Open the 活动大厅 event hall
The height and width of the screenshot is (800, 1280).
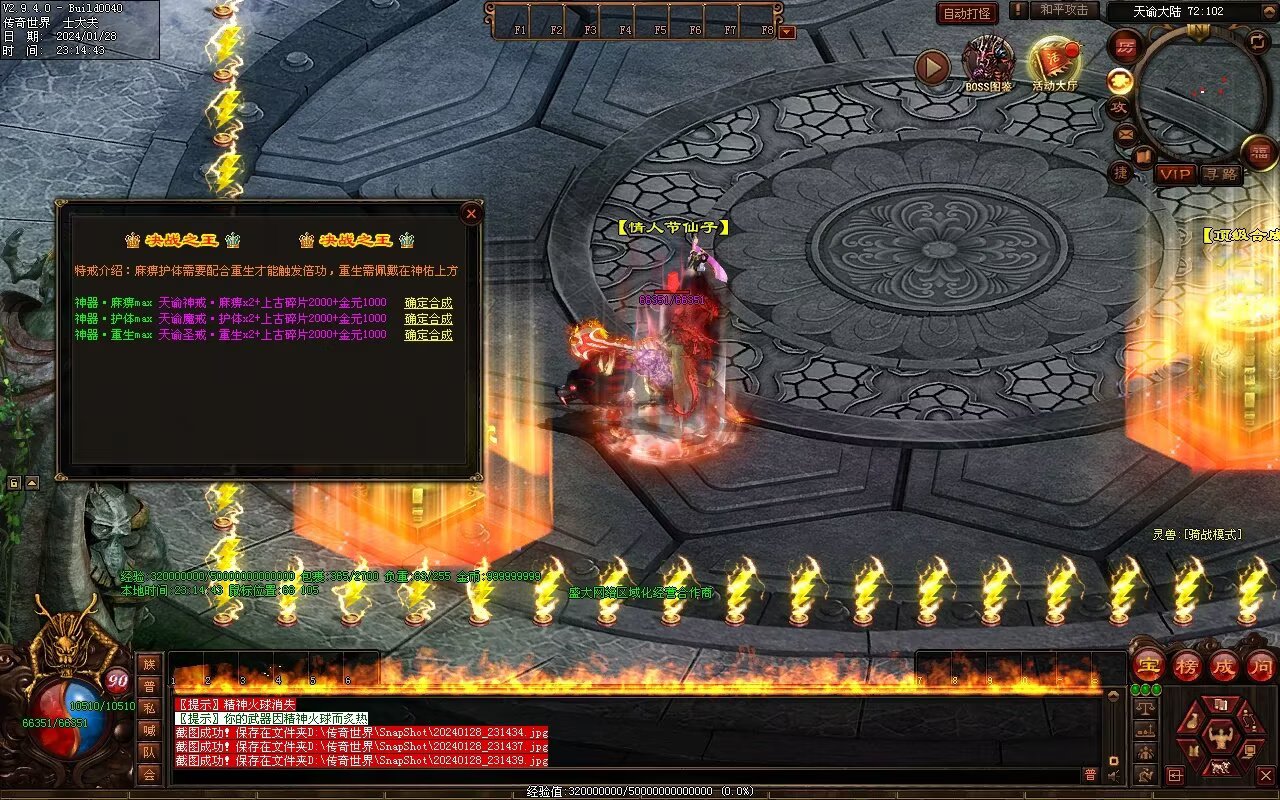click(x=1054, y=62)
